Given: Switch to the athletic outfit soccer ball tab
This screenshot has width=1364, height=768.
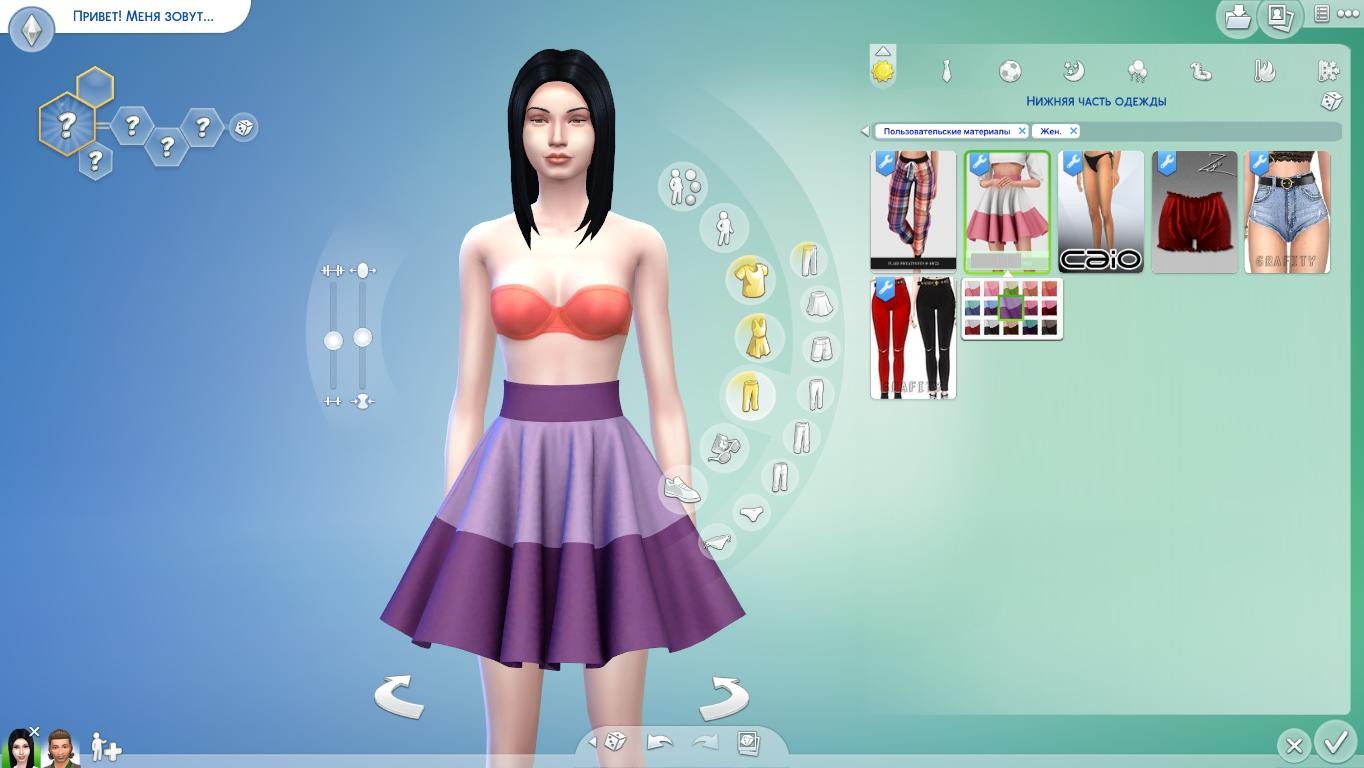Looking at the screenshot, I should point(1010,71).
